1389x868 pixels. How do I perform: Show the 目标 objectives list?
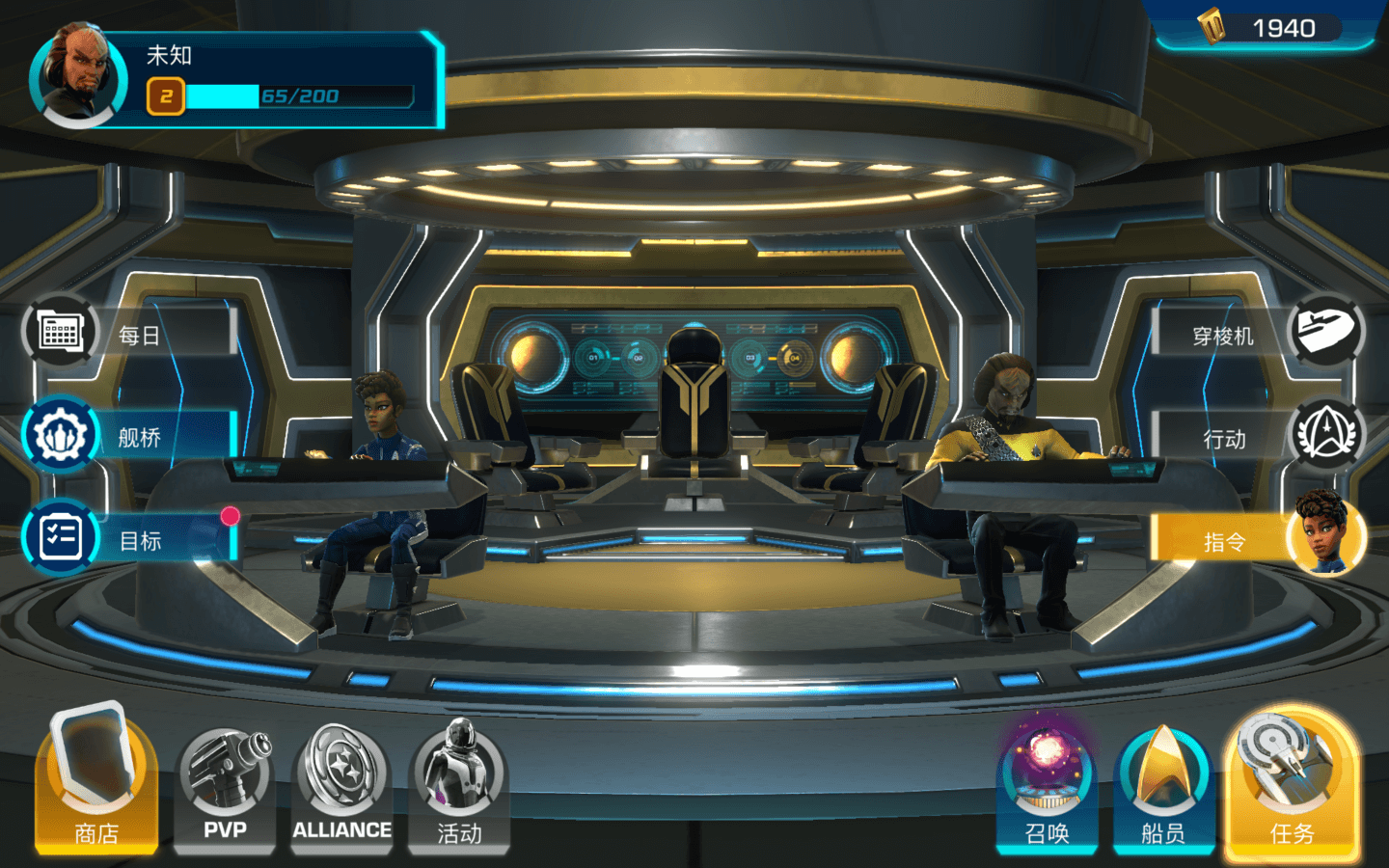[130, 539]
